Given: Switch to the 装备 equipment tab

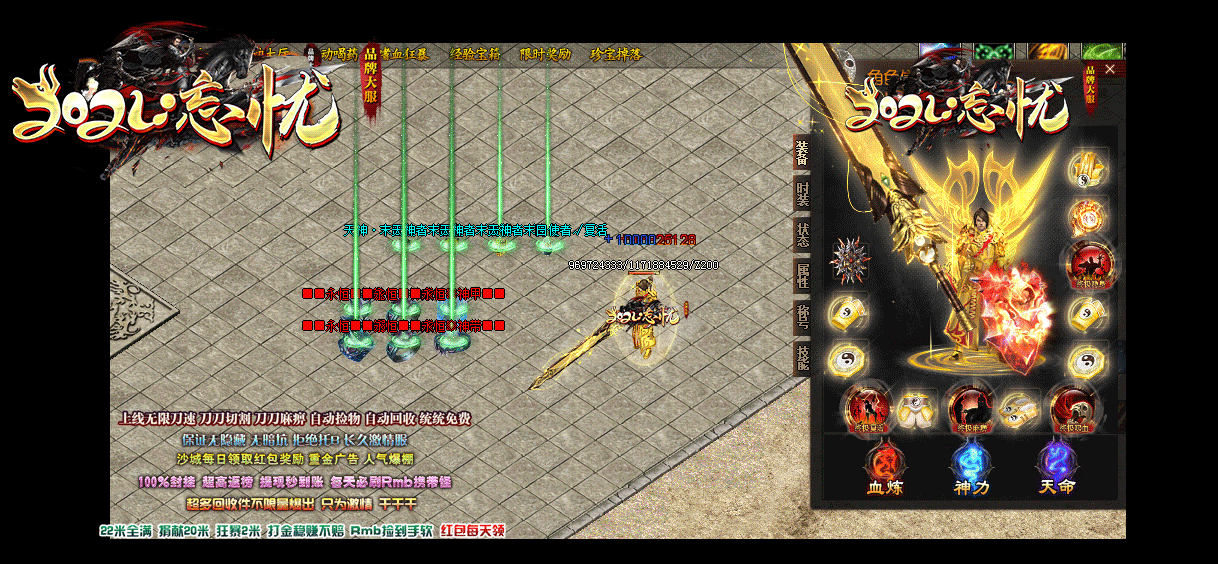Looking at the screenshot, I should click(802, 154).
